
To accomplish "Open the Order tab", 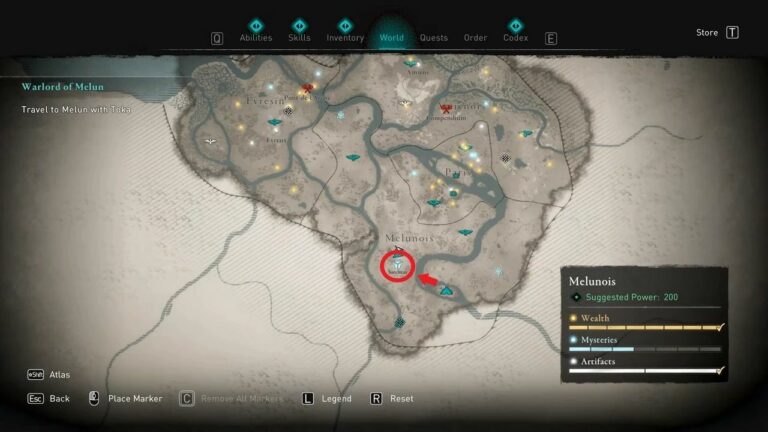I will (475, 38).
